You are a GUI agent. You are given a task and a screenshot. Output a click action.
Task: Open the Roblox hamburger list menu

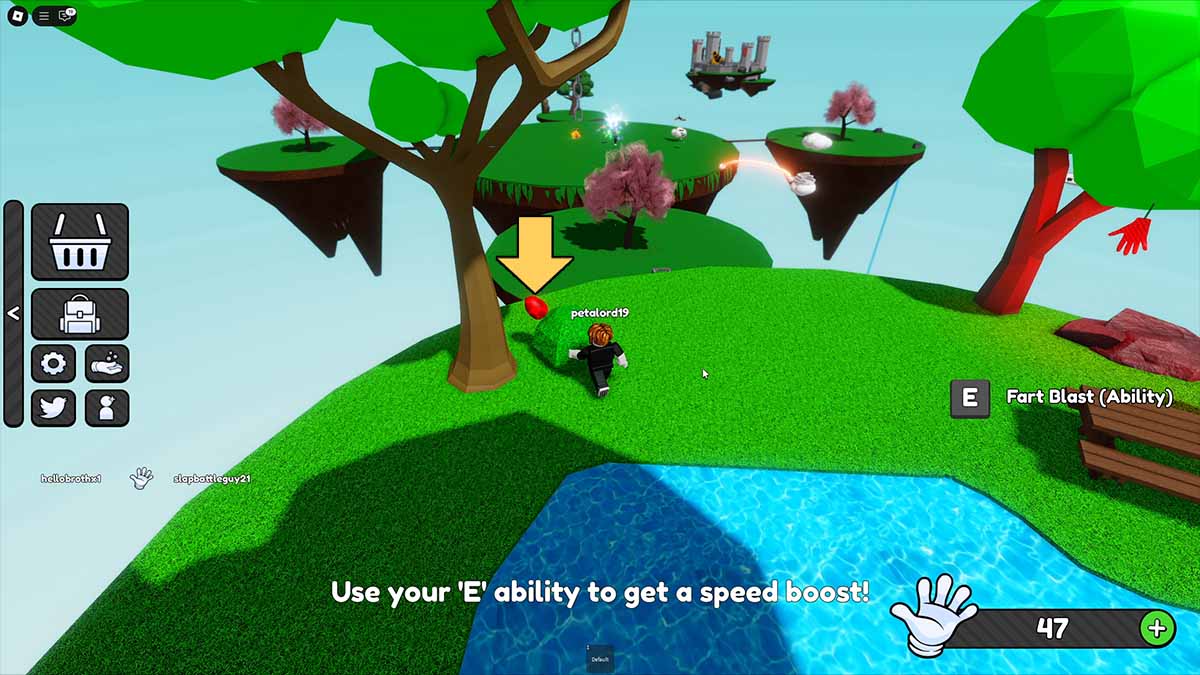(x=44, y=15)
